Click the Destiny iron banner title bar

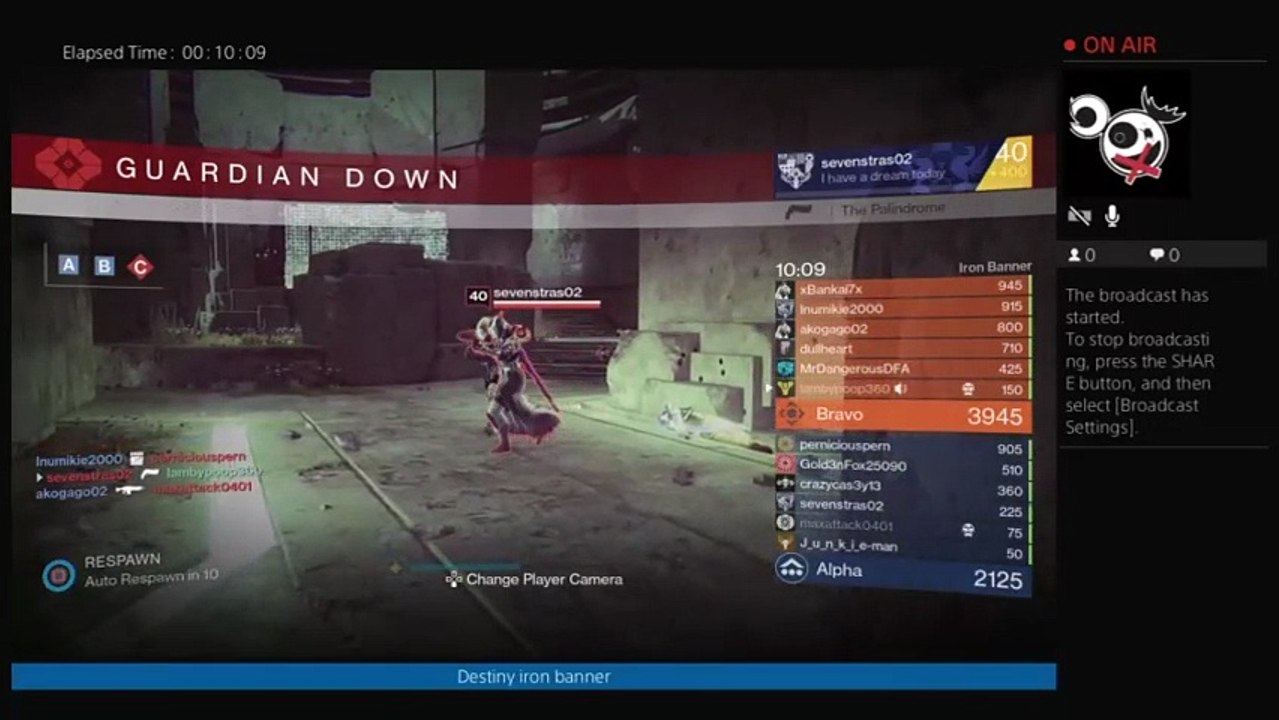click(x=533, y=677)
